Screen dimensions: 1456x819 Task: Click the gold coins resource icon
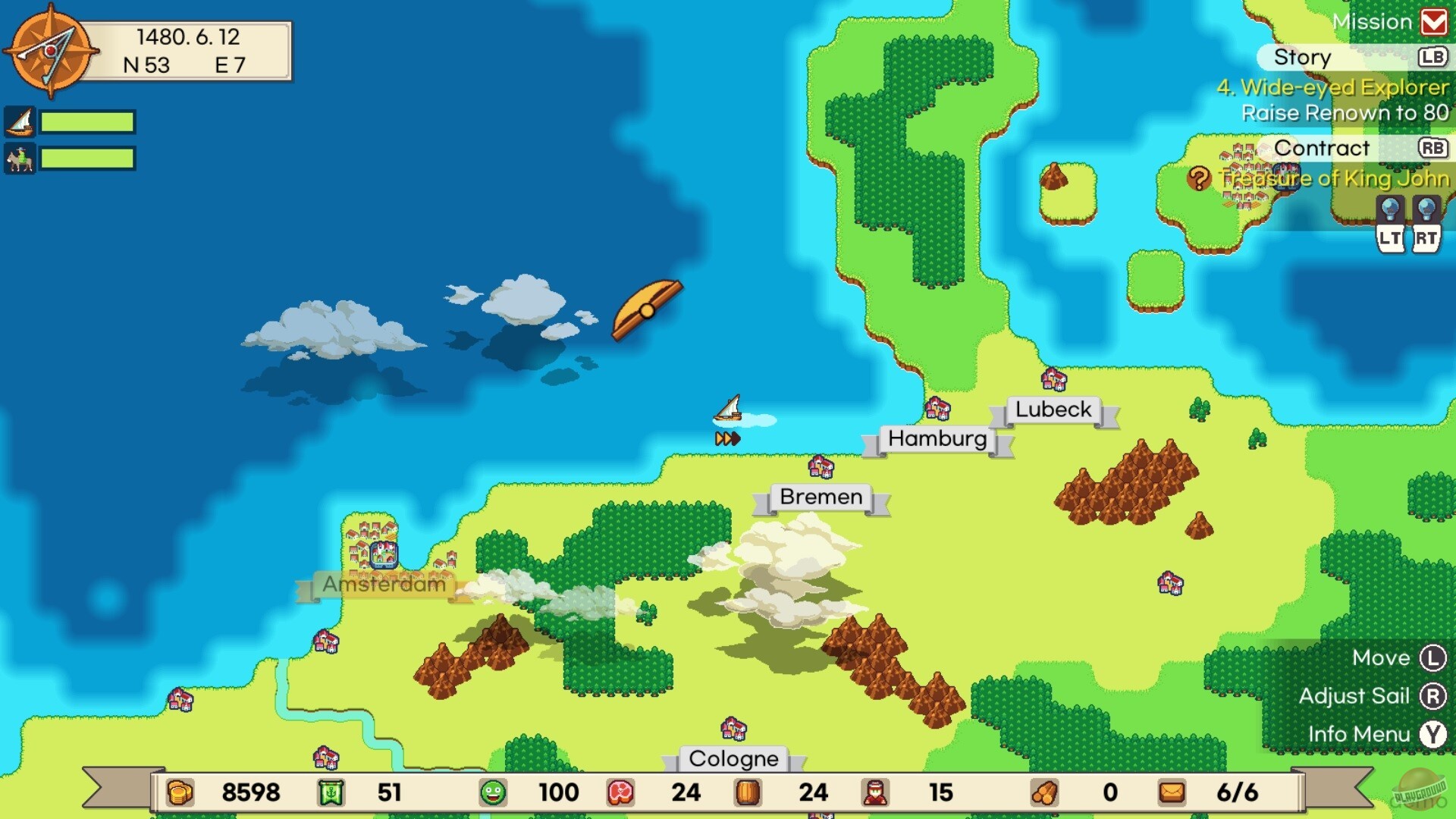(180, 793)
